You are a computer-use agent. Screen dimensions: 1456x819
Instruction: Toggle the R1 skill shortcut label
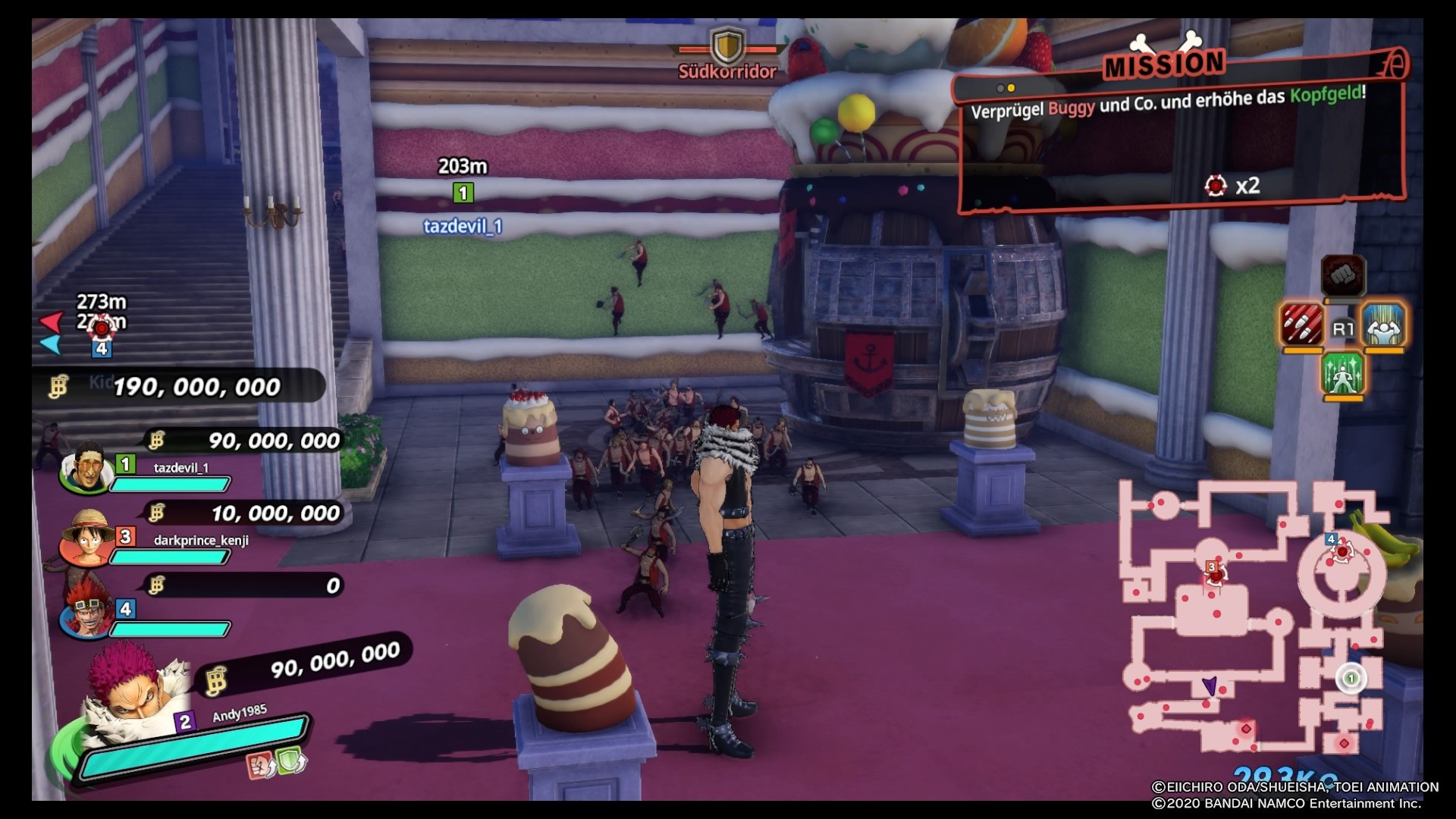point(1343,328)
